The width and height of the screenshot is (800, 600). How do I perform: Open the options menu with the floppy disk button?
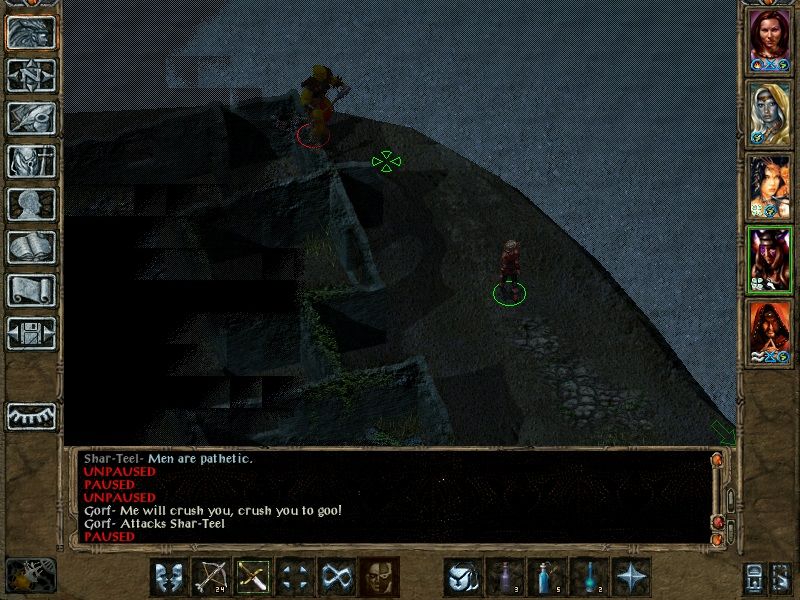(x=31, y=333)
